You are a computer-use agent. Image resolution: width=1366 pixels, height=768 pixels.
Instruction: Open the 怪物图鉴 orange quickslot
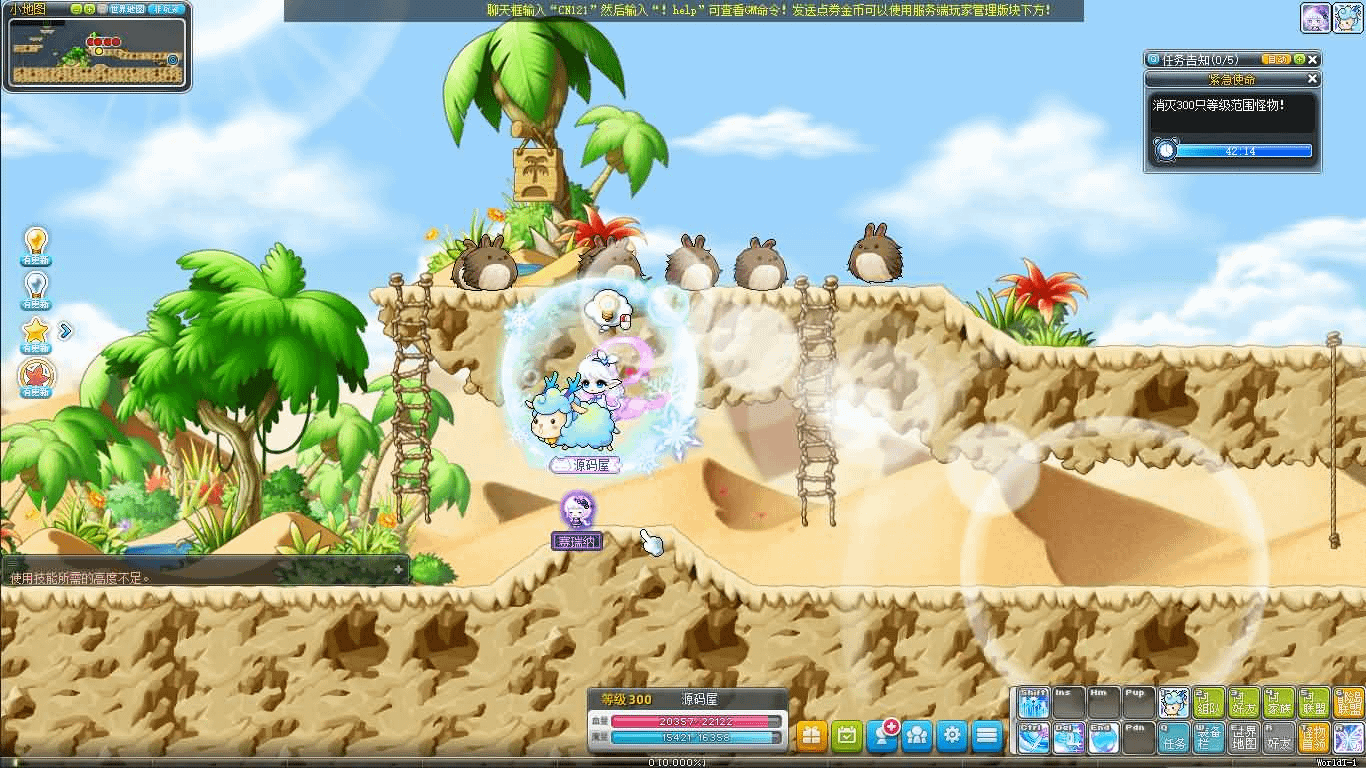click(x=1314, y=738)
